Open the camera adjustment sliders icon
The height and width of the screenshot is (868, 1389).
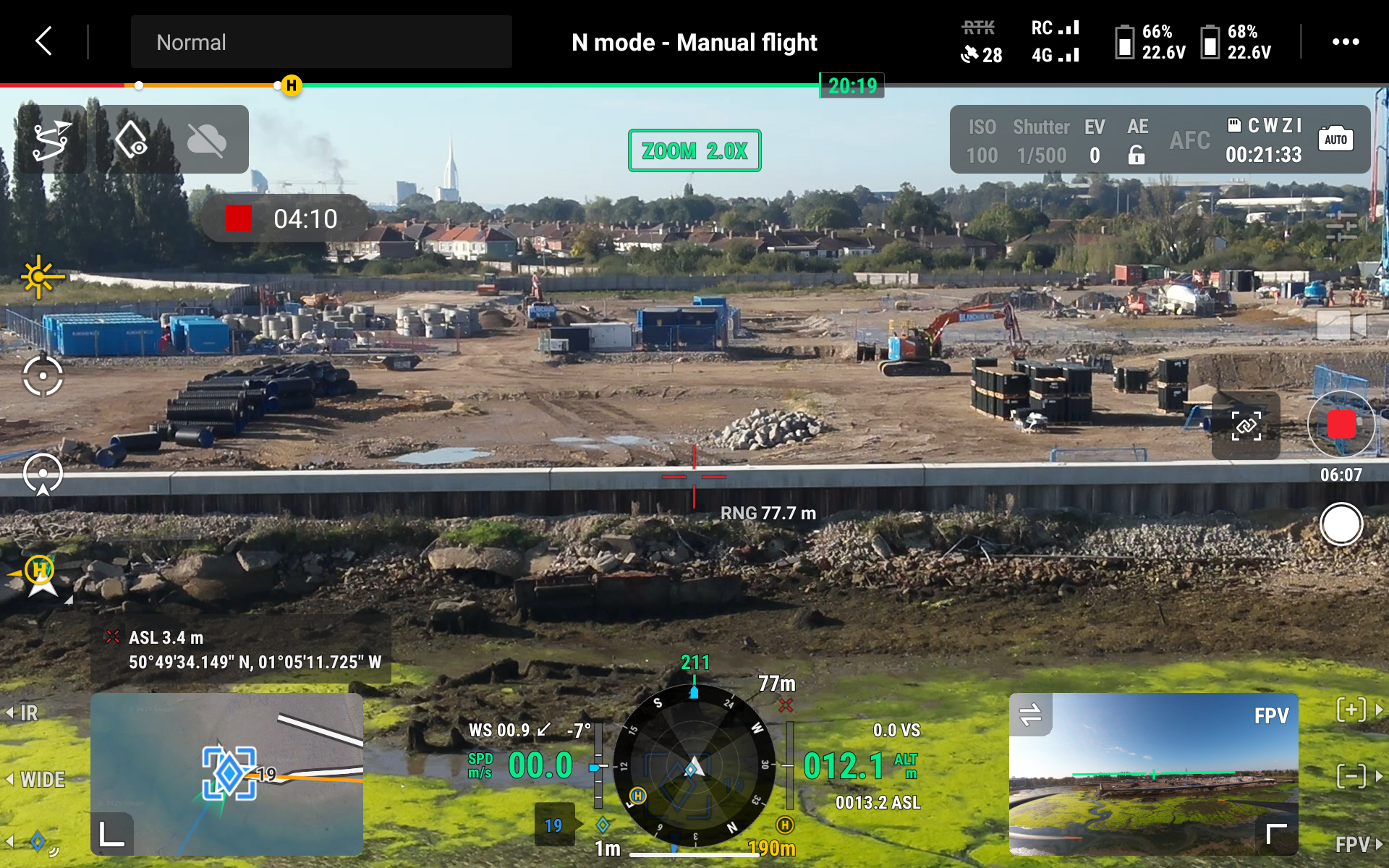(1341, 226)
